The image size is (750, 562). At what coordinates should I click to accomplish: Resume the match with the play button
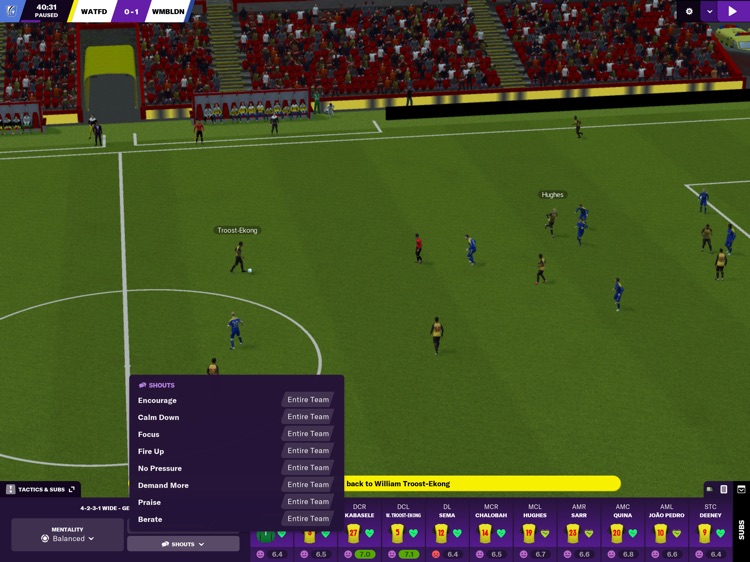732,12
